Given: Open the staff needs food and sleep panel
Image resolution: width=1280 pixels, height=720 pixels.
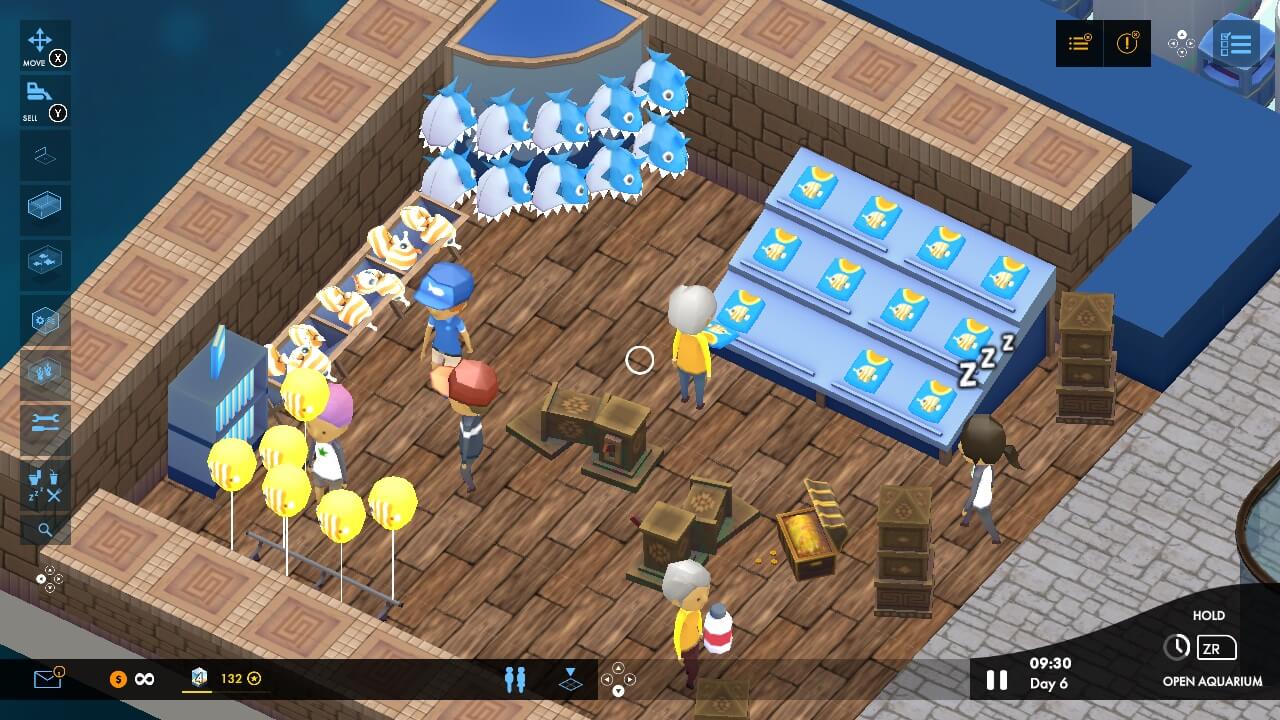Looking at the screenshot, I should click(x=44, y=486).
